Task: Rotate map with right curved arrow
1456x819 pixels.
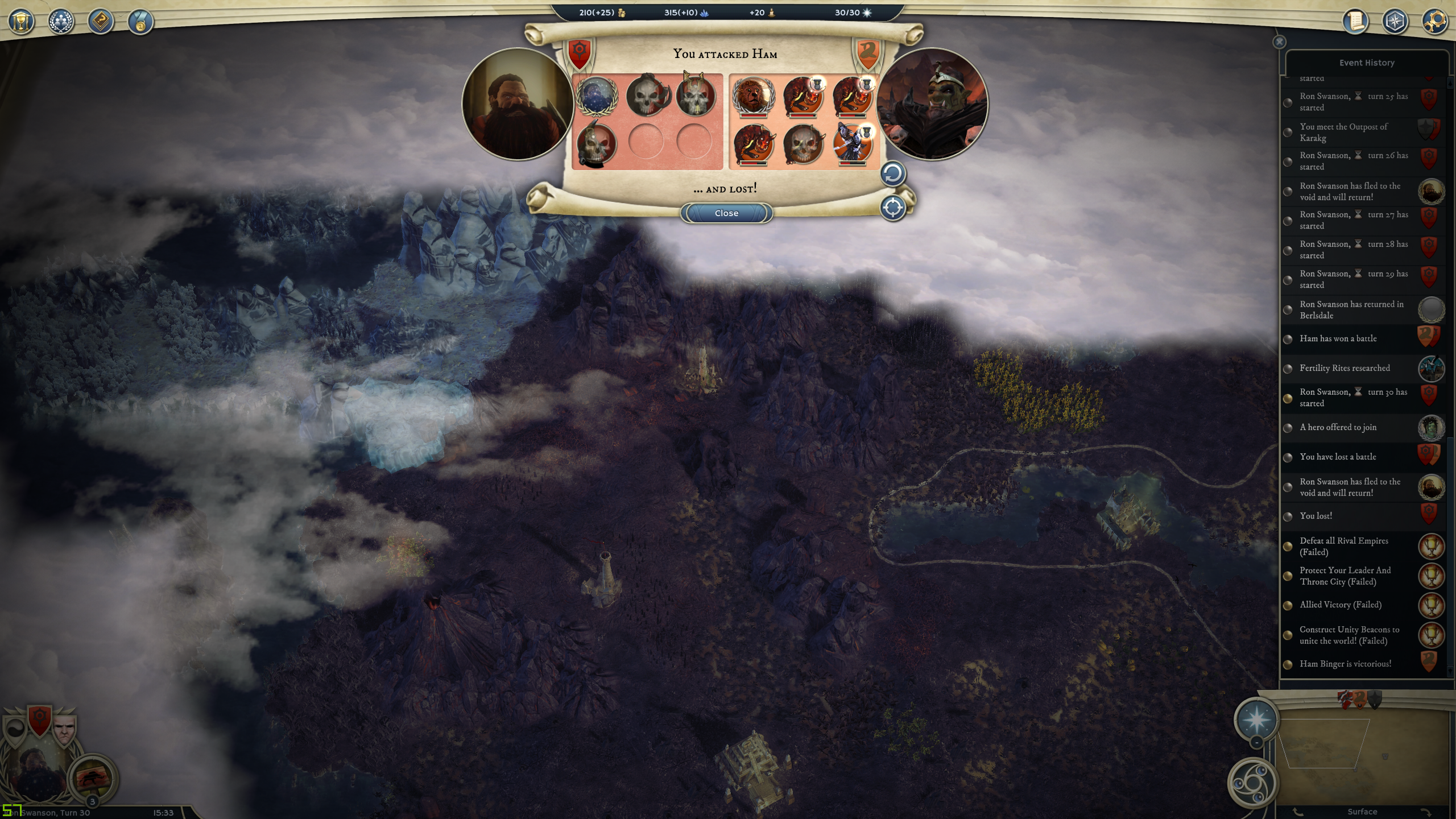Action: point(1426,812)
